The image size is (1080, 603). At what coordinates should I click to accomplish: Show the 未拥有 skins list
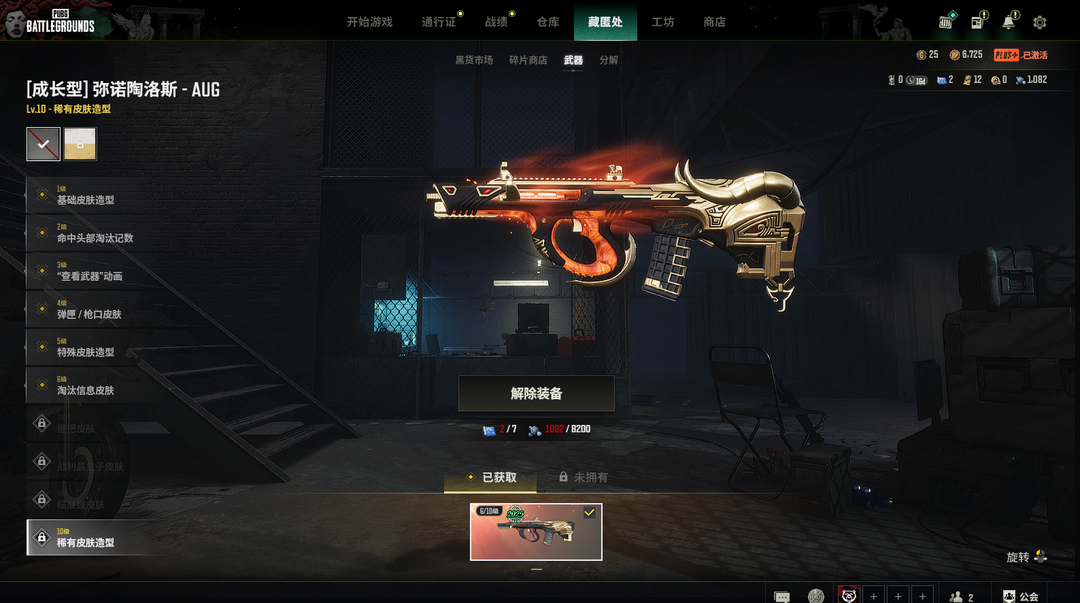click(x=583, y=478)
